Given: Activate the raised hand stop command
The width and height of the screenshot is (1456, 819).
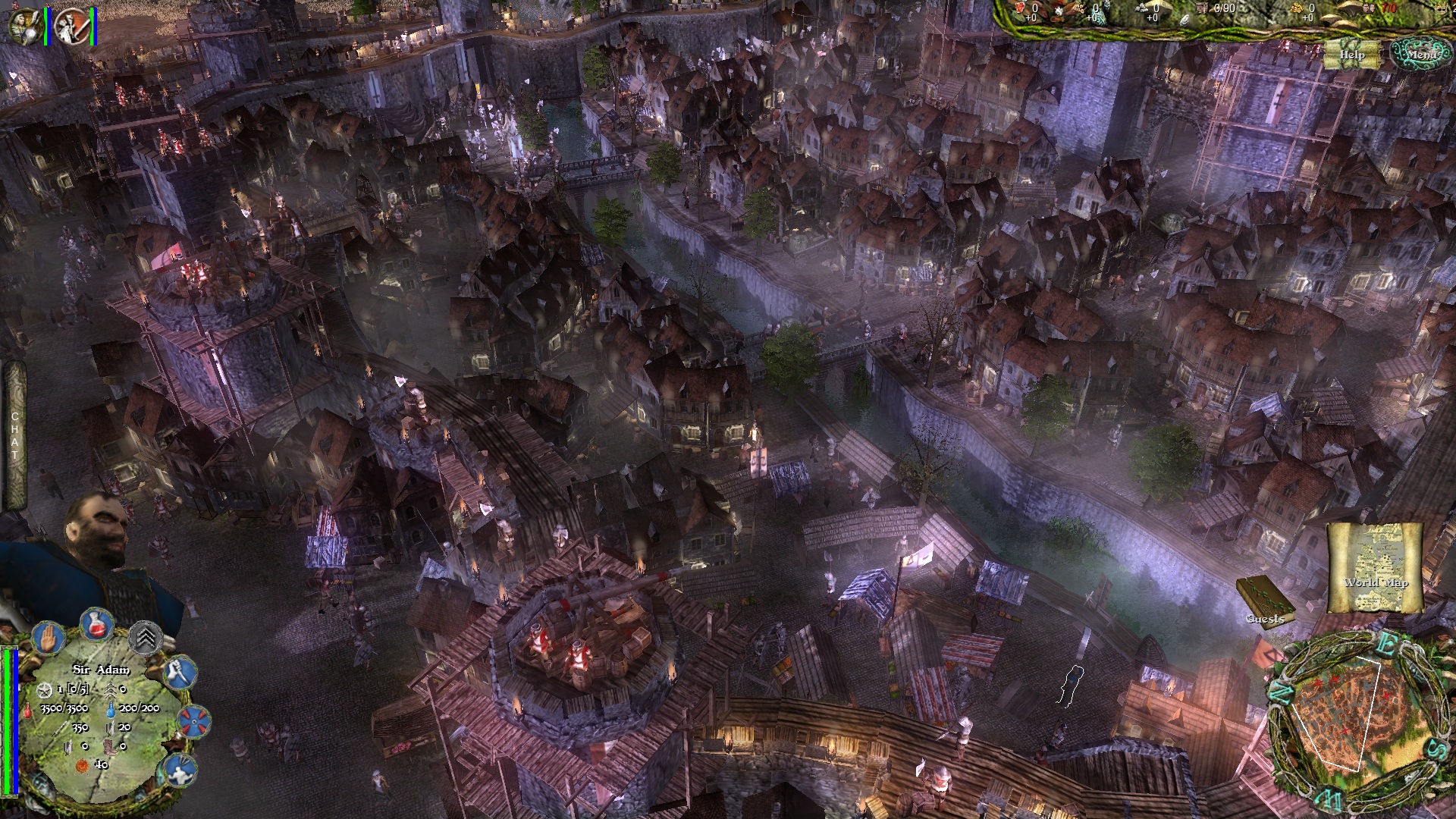Looking at the screenshot, I should point(49,637).
